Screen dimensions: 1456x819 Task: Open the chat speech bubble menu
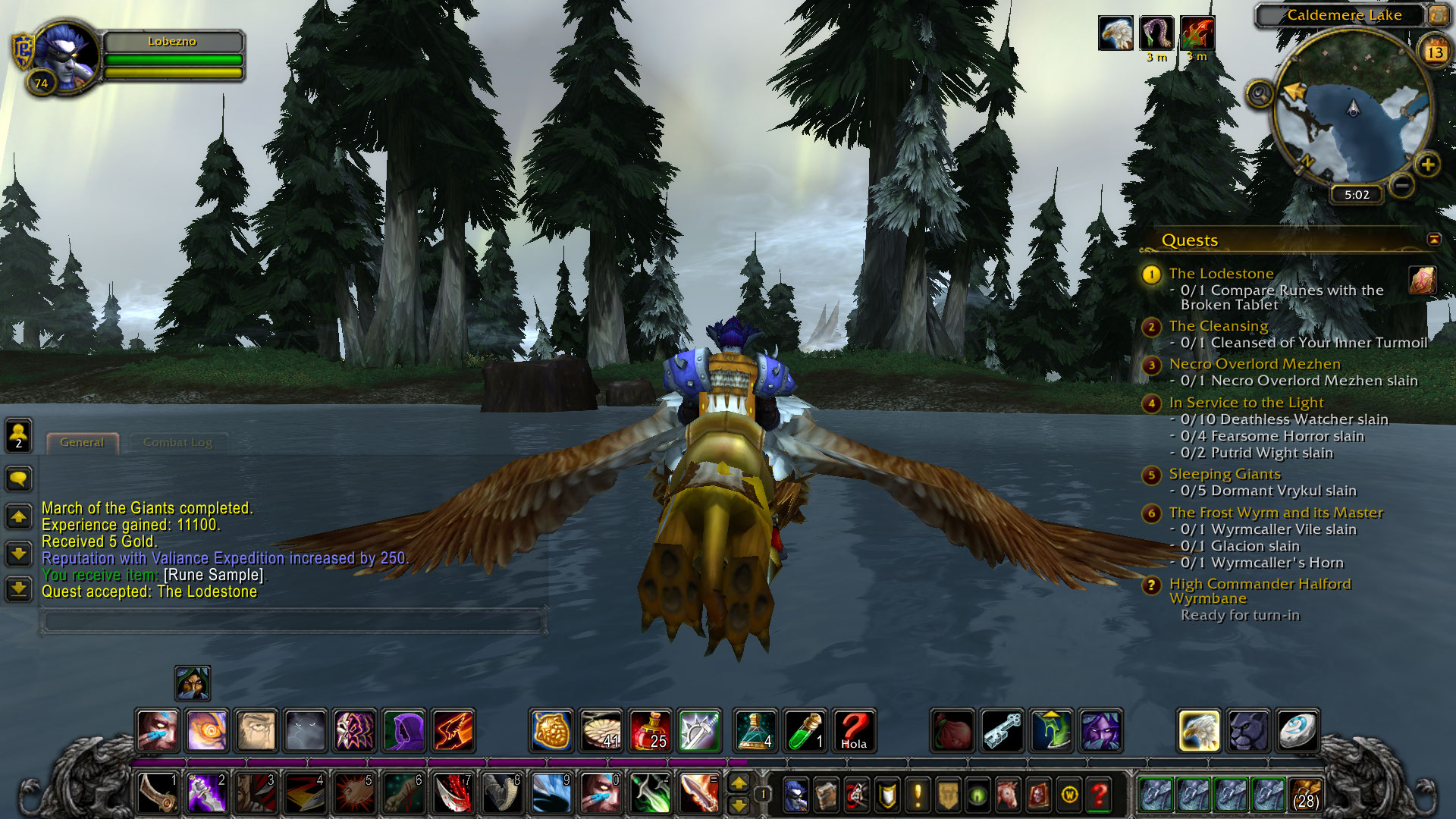click(x=18, y=479)
